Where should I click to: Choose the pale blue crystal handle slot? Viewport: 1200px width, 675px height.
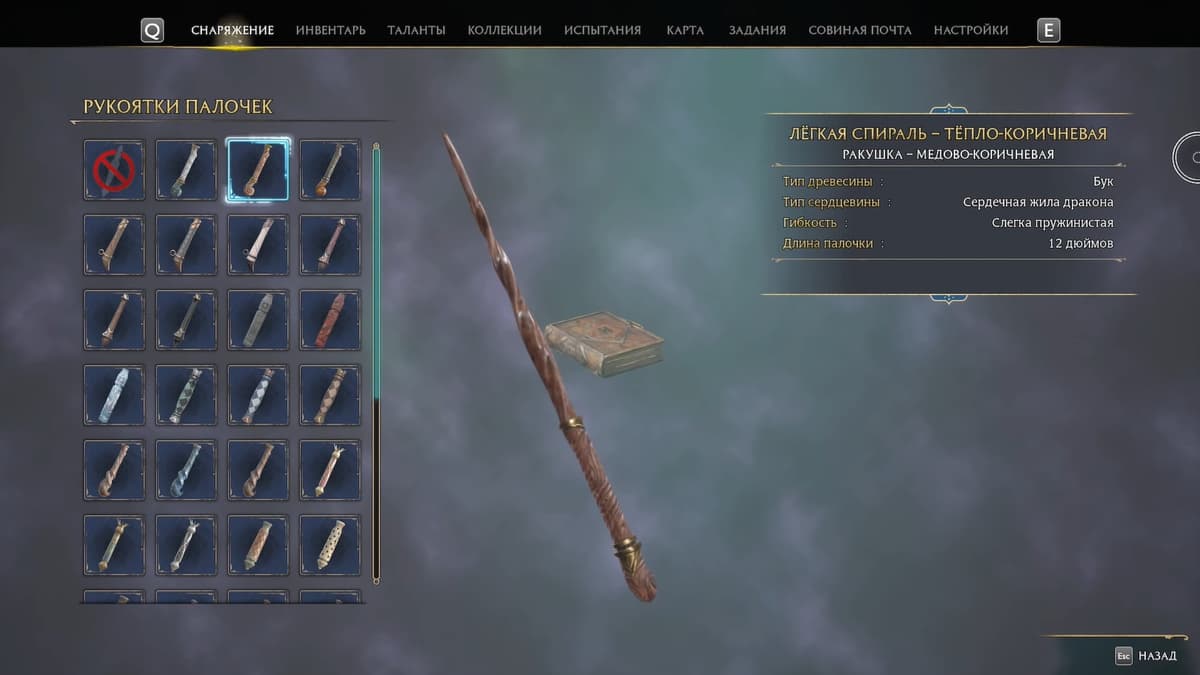tap(114, 395)
